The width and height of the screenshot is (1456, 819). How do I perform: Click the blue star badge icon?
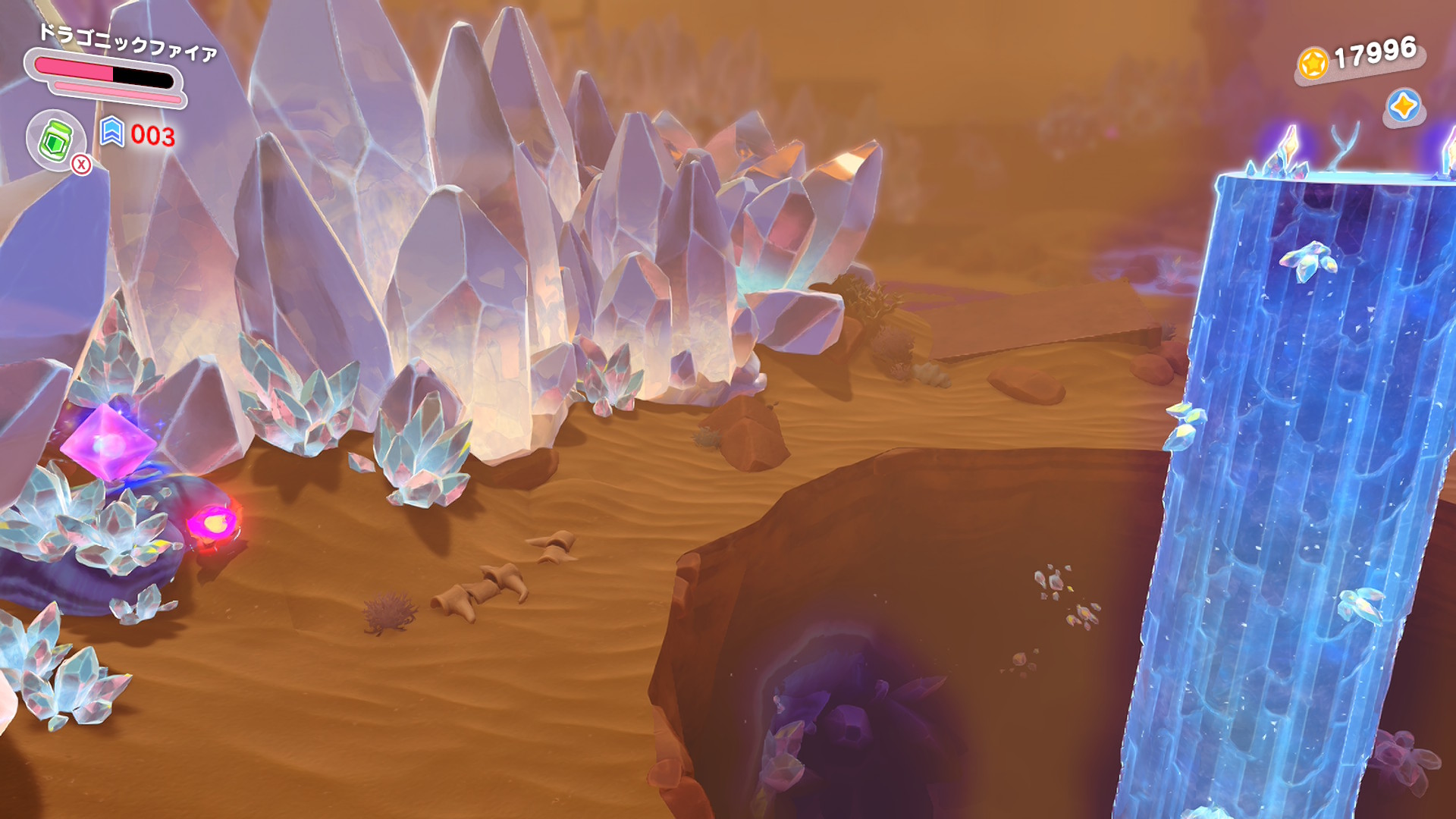[x=1403, y=105]
